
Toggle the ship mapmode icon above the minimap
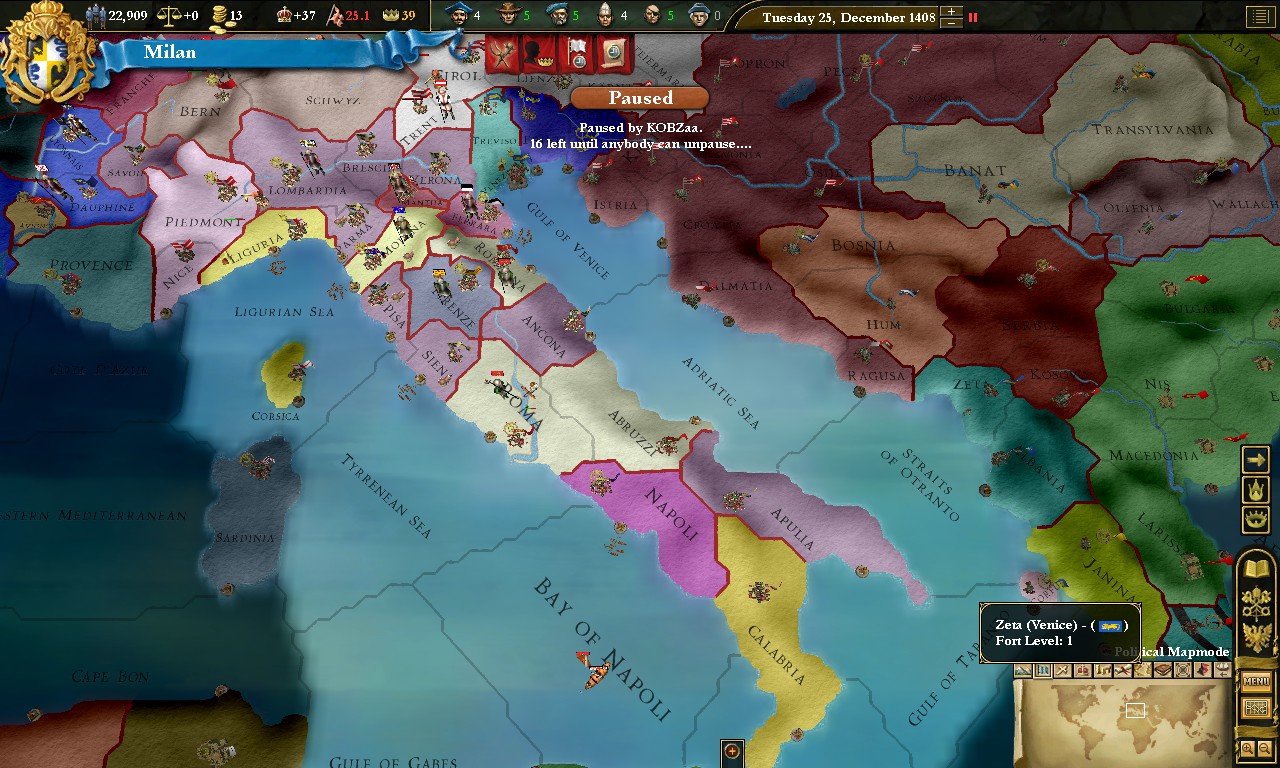1222,670
